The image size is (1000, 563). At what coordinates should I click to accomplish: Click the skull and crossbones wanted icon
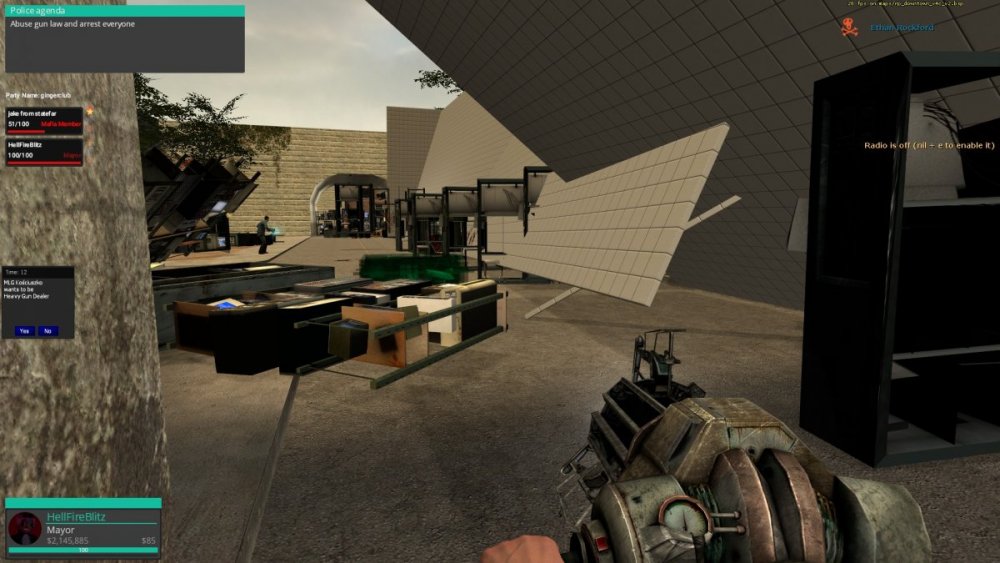pyautogui.click(x=850, y=27)
